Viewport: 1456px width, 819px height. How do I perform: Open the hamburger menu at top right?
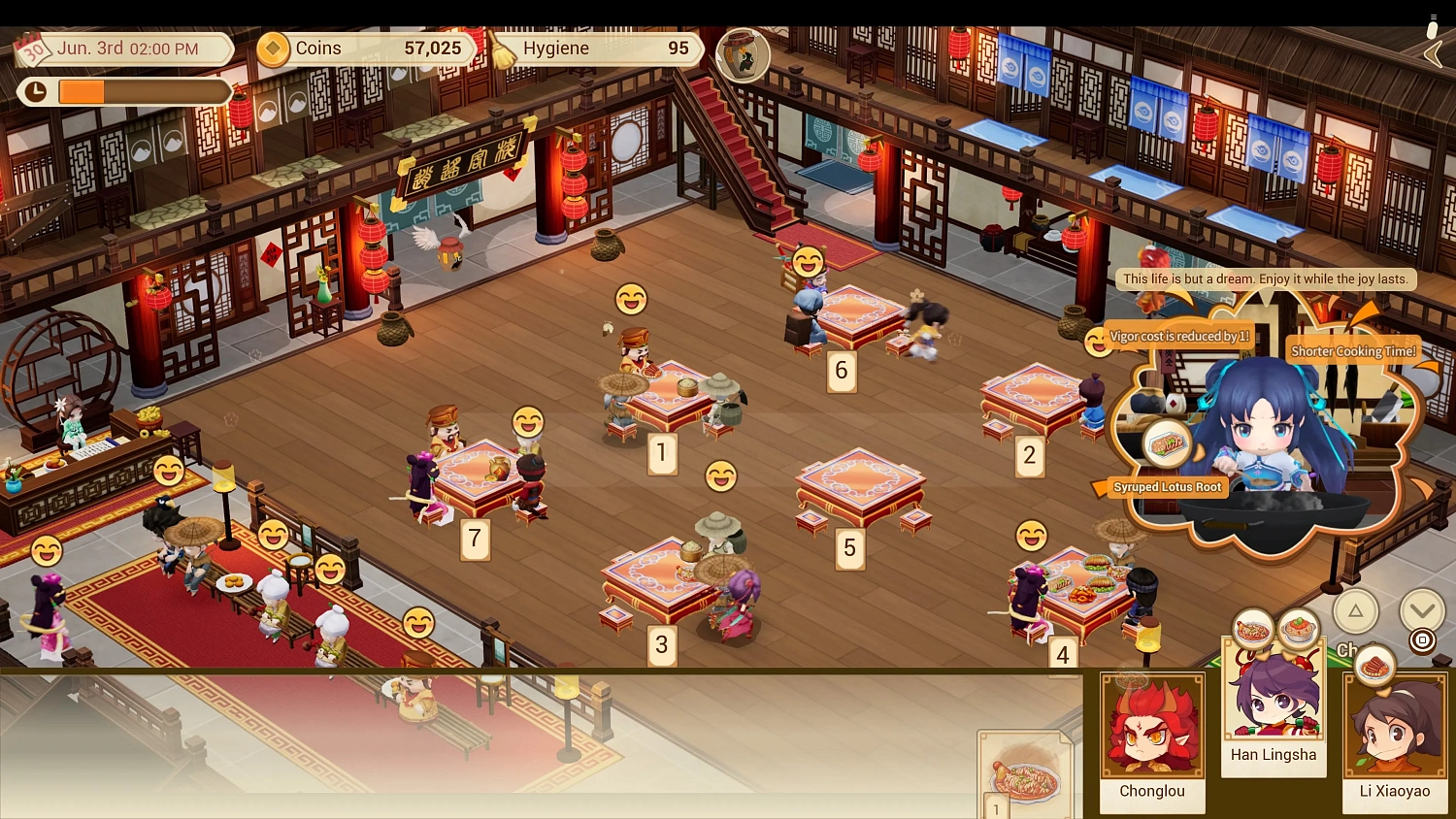click(x=1432, y=16)
